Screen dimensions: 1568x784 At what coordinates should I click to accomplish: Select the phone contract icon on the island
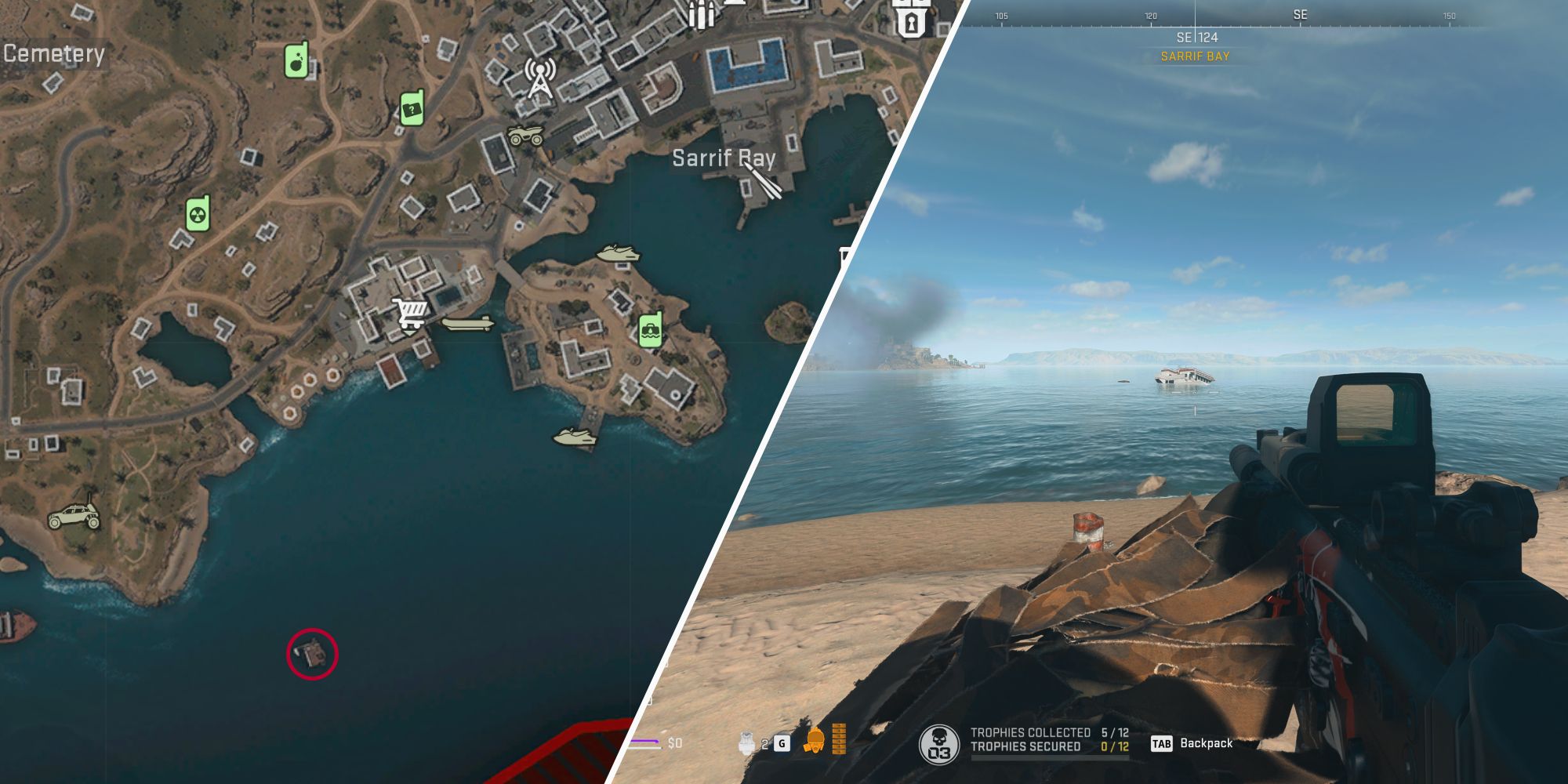[x=651, y=329]
